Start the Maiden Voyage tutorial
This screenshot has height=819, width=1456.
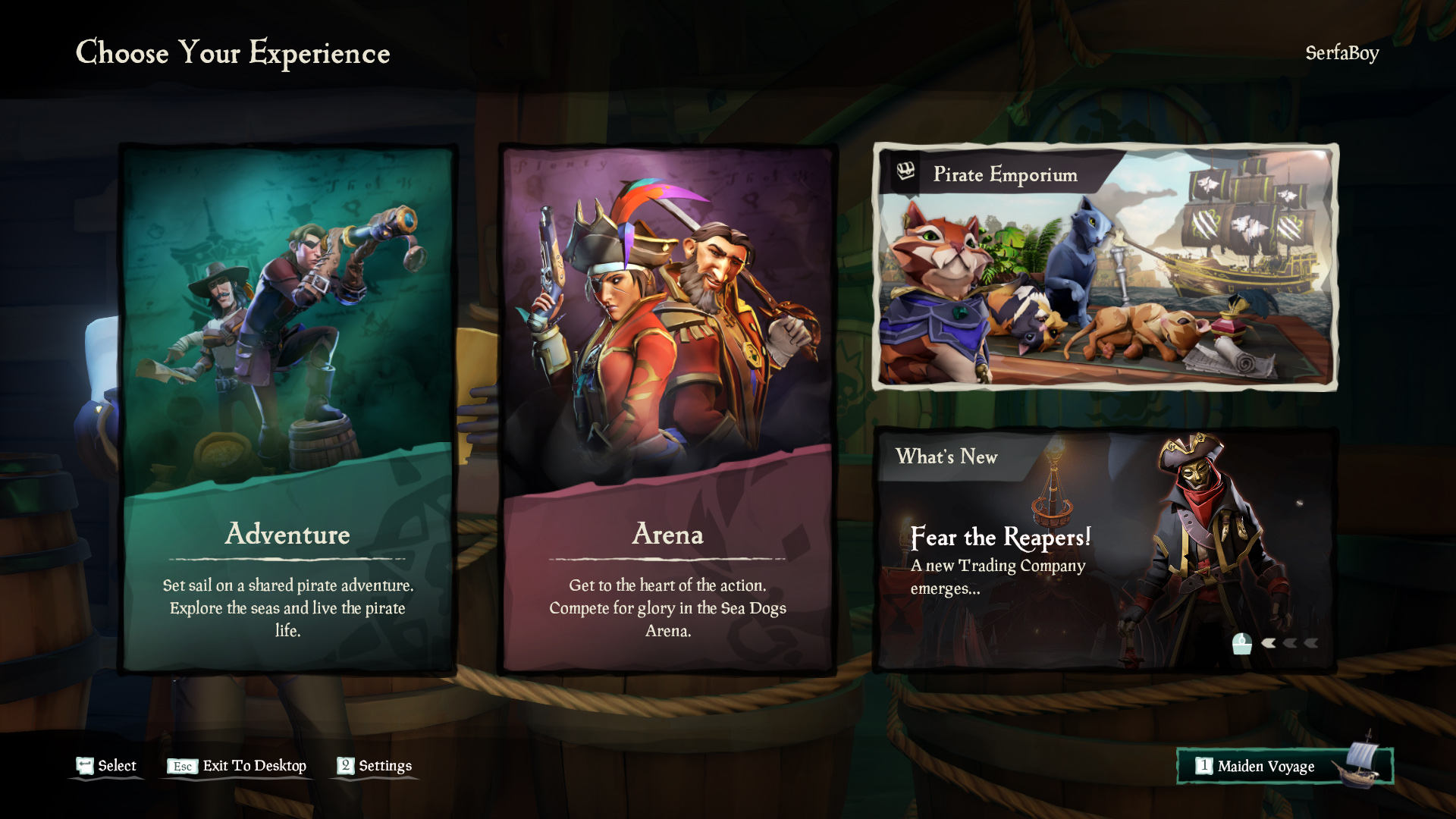[x=1284, y=766]
